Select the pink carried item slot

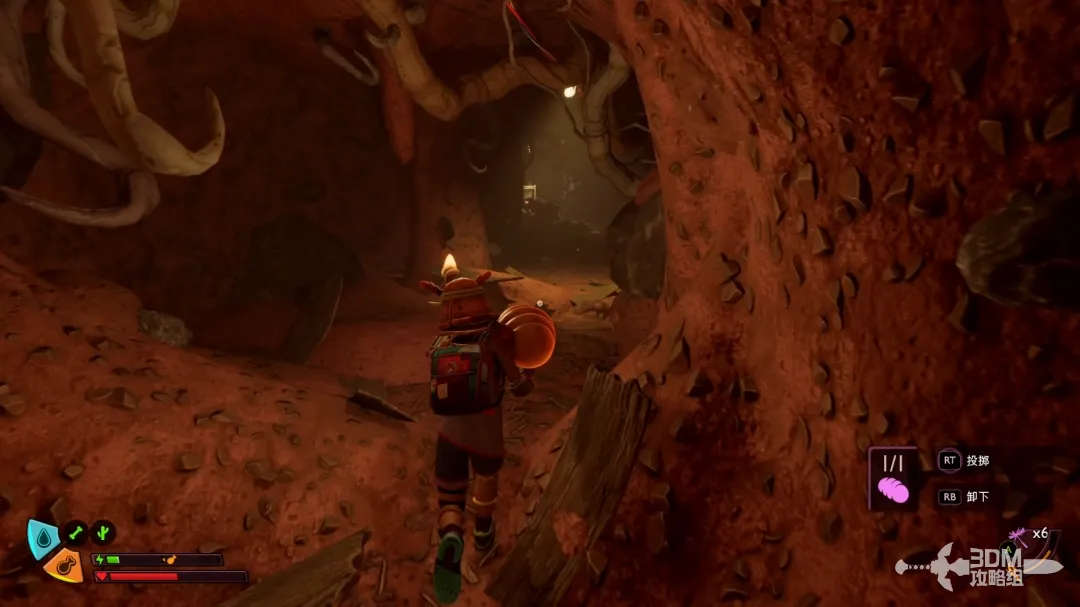pos(893,479)
